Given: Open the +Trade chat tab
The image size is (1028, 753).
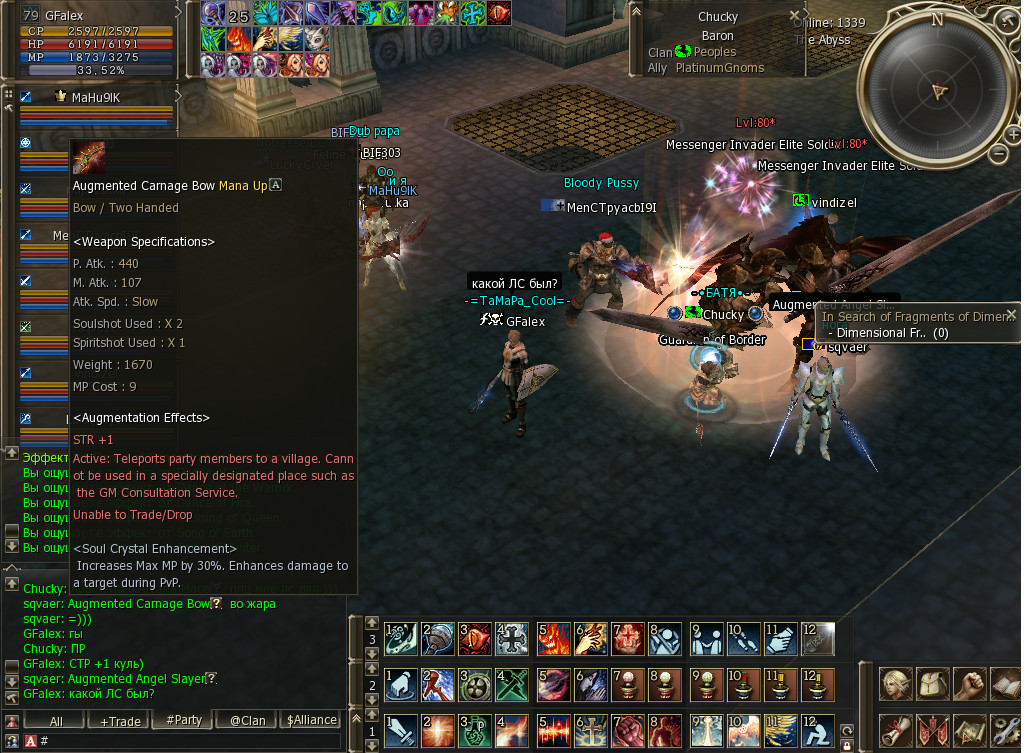Looking at the screenshot, I should (120, 720).
